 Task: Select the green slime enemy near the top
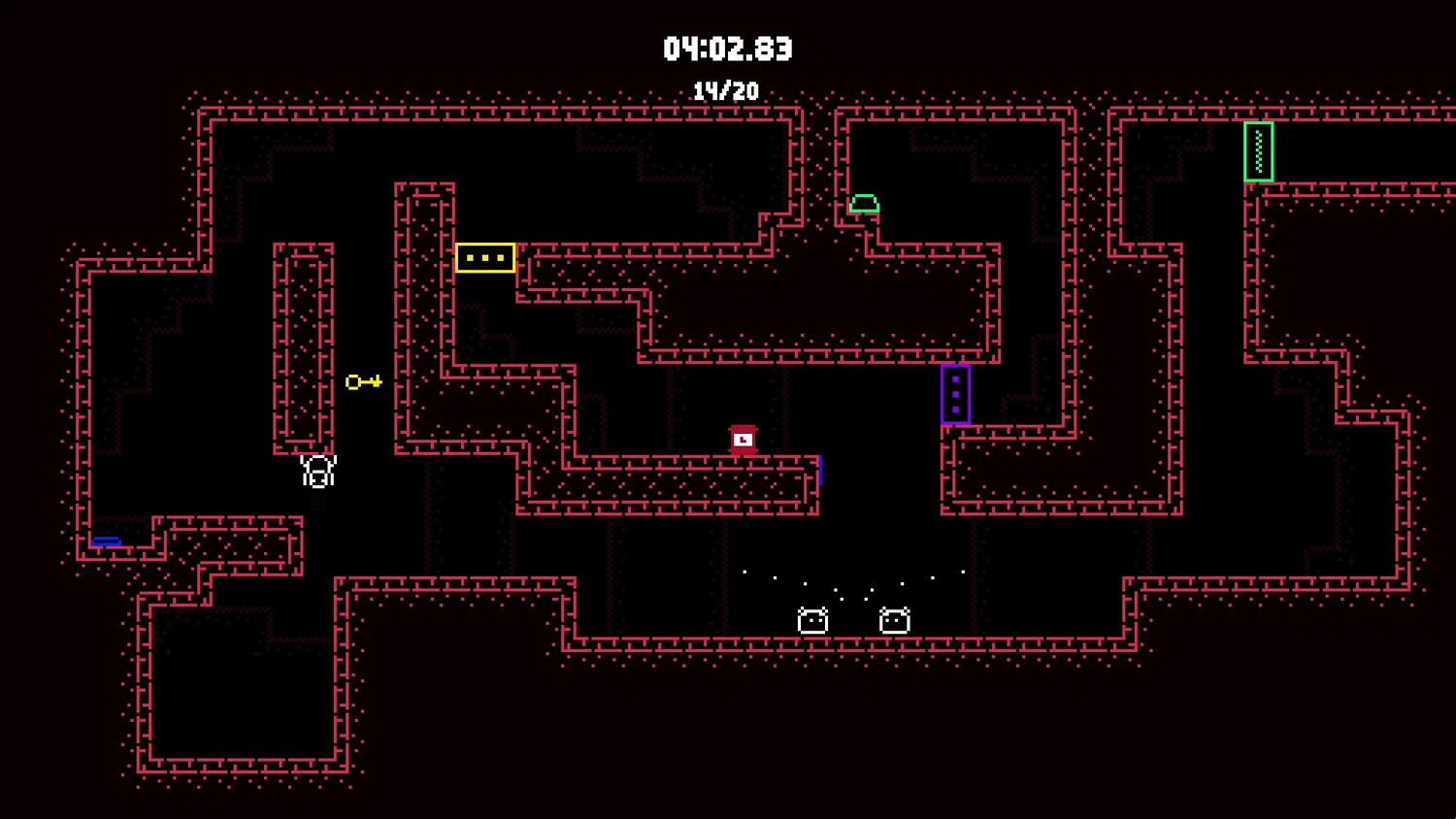point(866,204)
